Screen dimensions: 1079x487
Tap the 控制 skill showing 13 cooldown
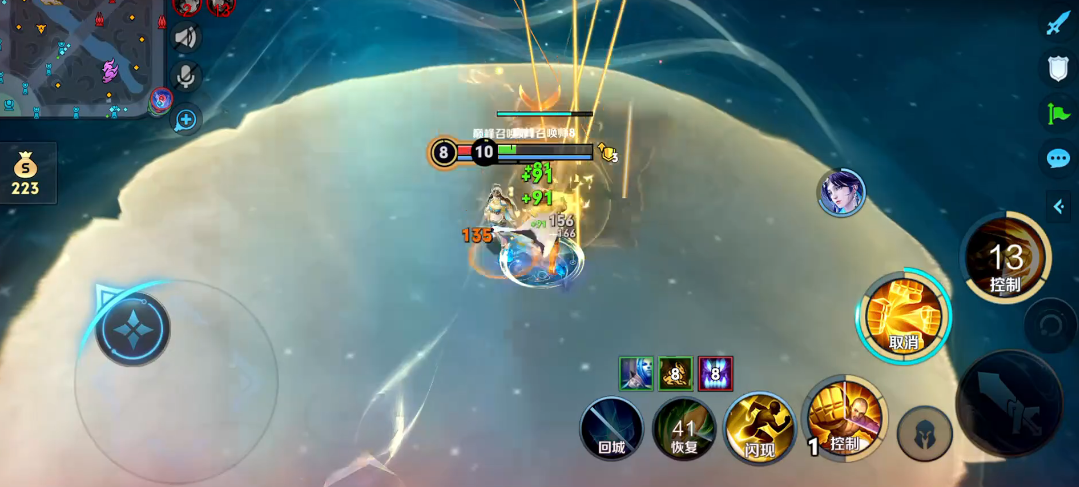click(x=1005, y=259)
